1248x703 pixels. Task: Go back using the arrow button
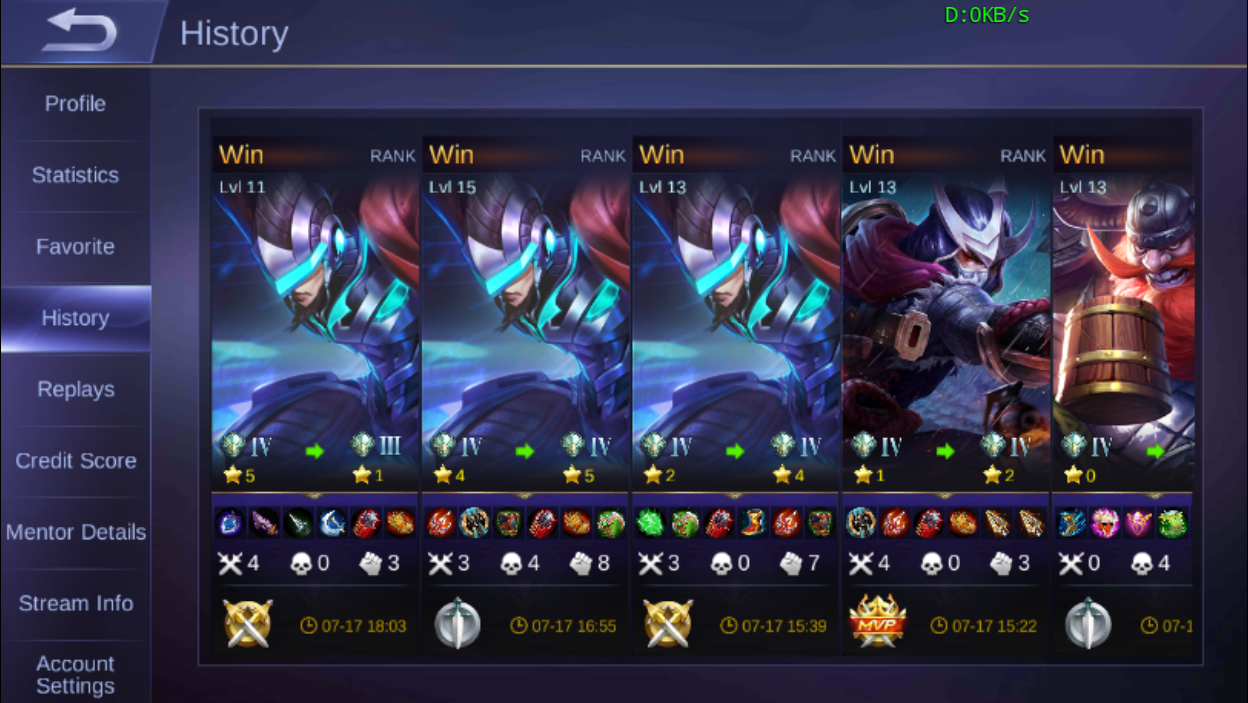[79, 32]
